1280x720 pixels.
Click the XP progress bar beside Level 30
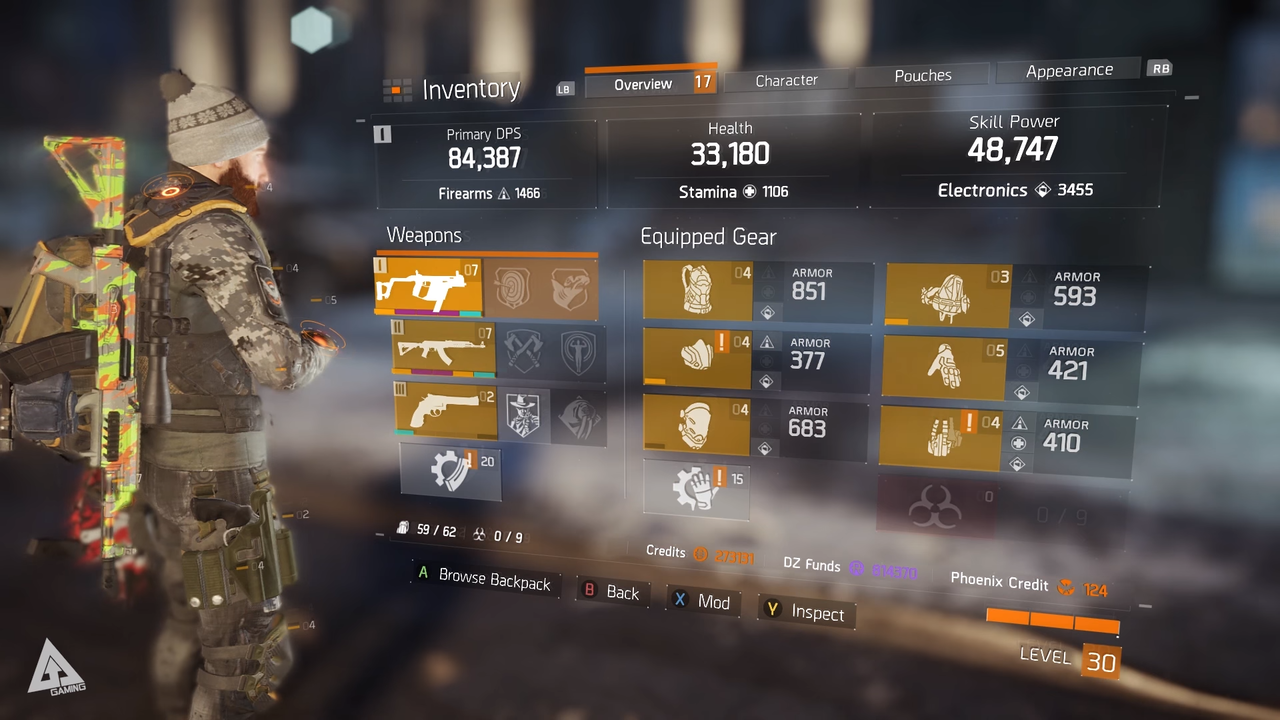coord(1052,618)
